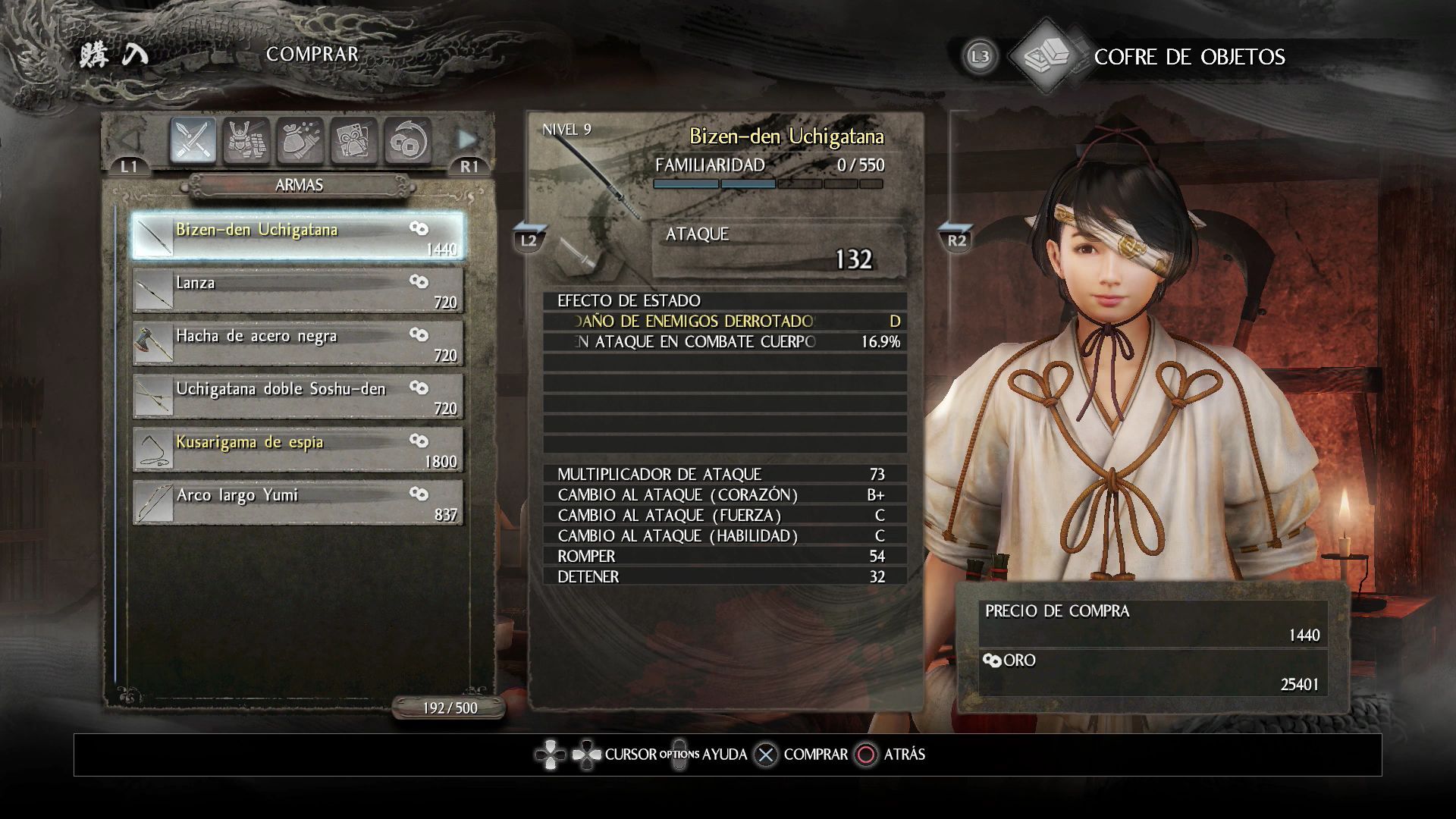Pick the Uchigatana doble Soshu-den row
Viewport: 1456px width, 819px height.
(297, 395)
